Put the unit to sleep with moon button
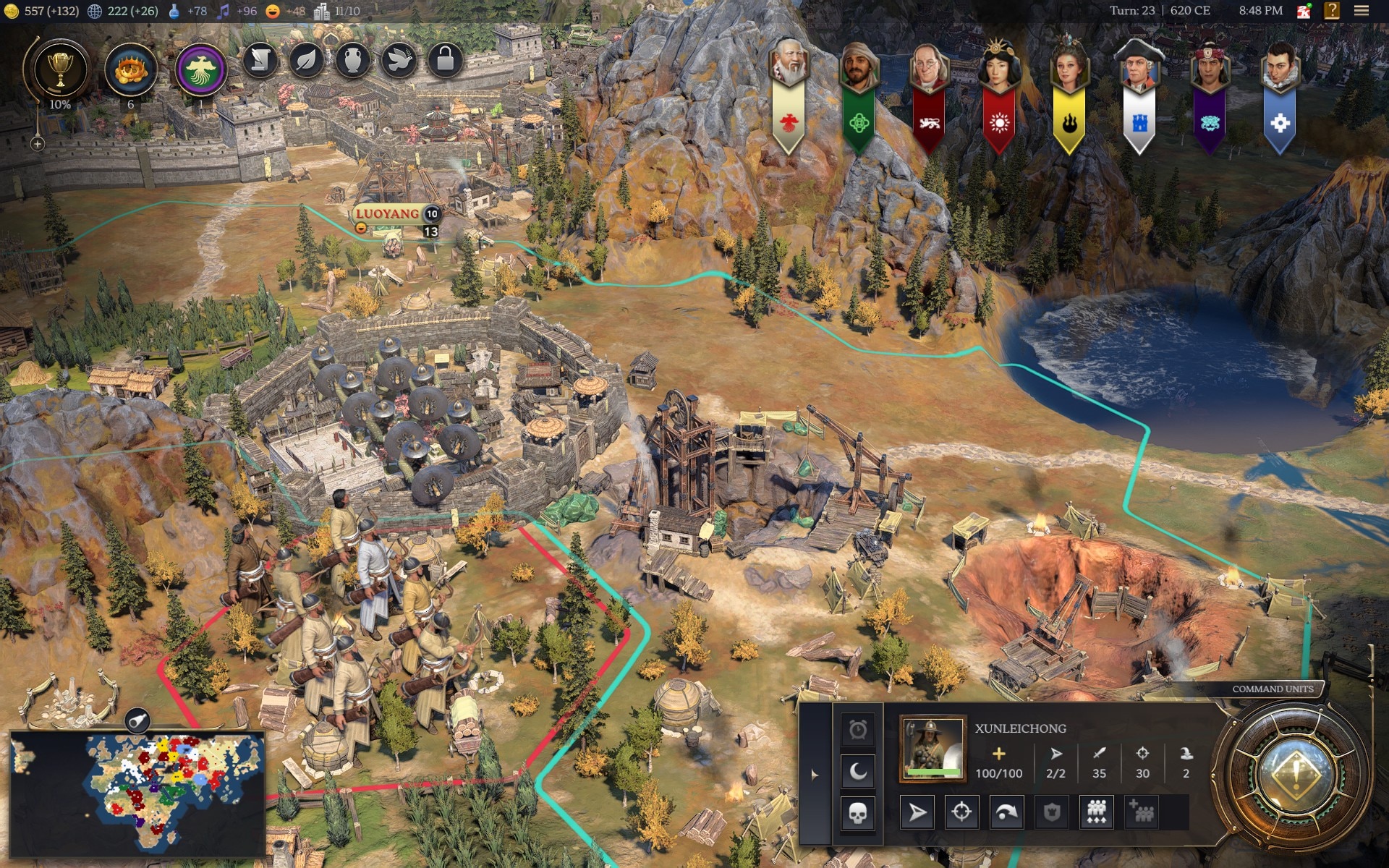1389x868 pixels. [857, 771]
